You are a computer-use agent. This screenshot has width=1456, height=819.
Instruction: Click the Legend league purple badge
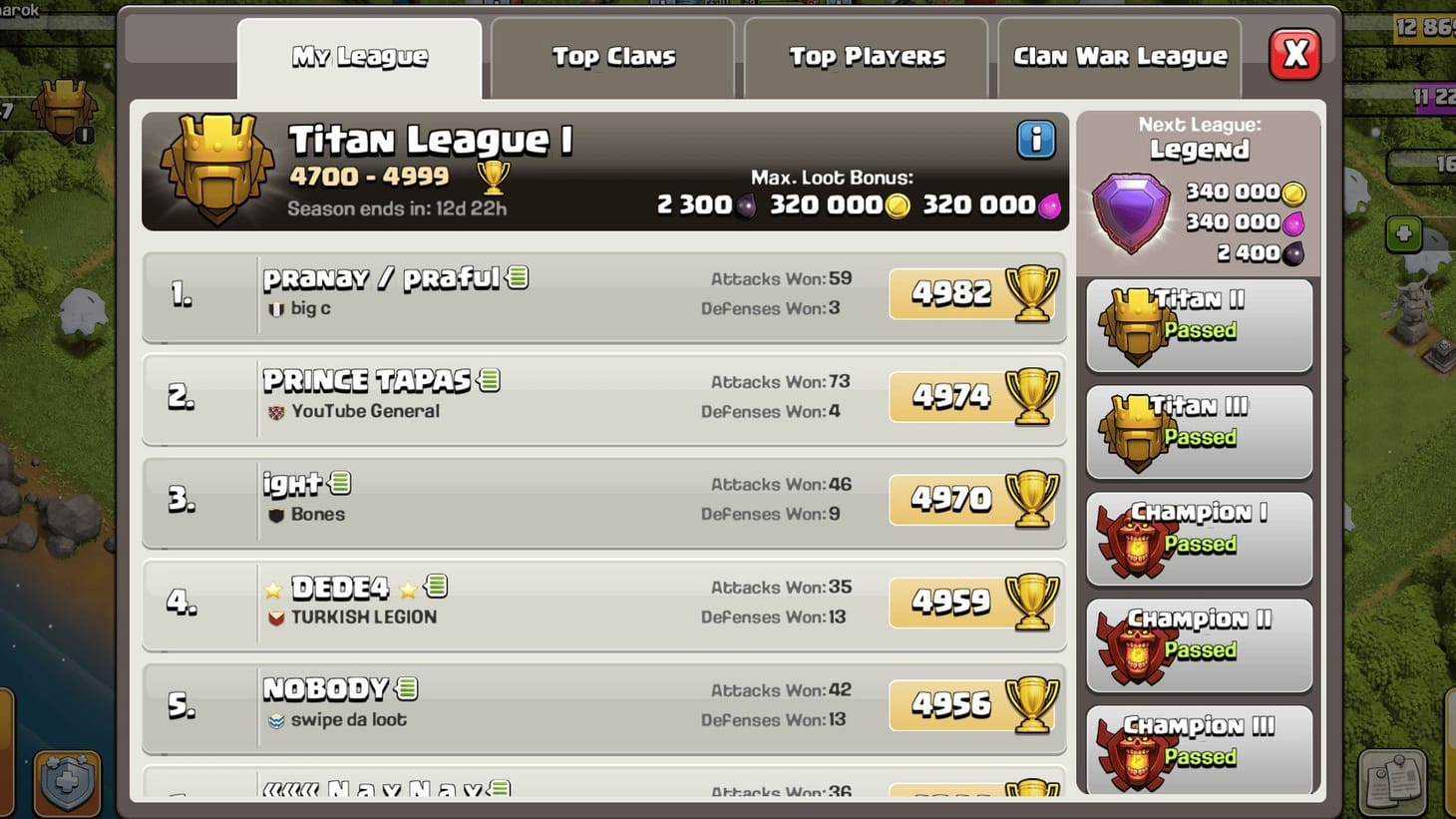[x=1131, y=211]
